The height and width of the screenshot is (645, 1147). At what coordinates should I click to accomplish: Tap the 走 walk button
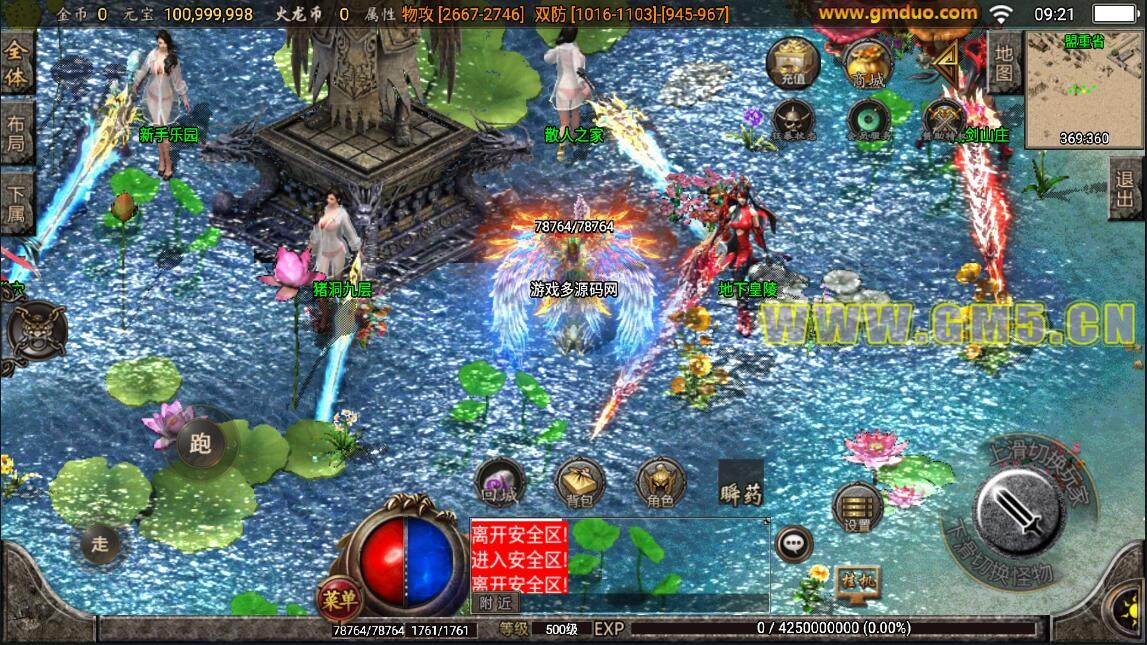[100, 544]
